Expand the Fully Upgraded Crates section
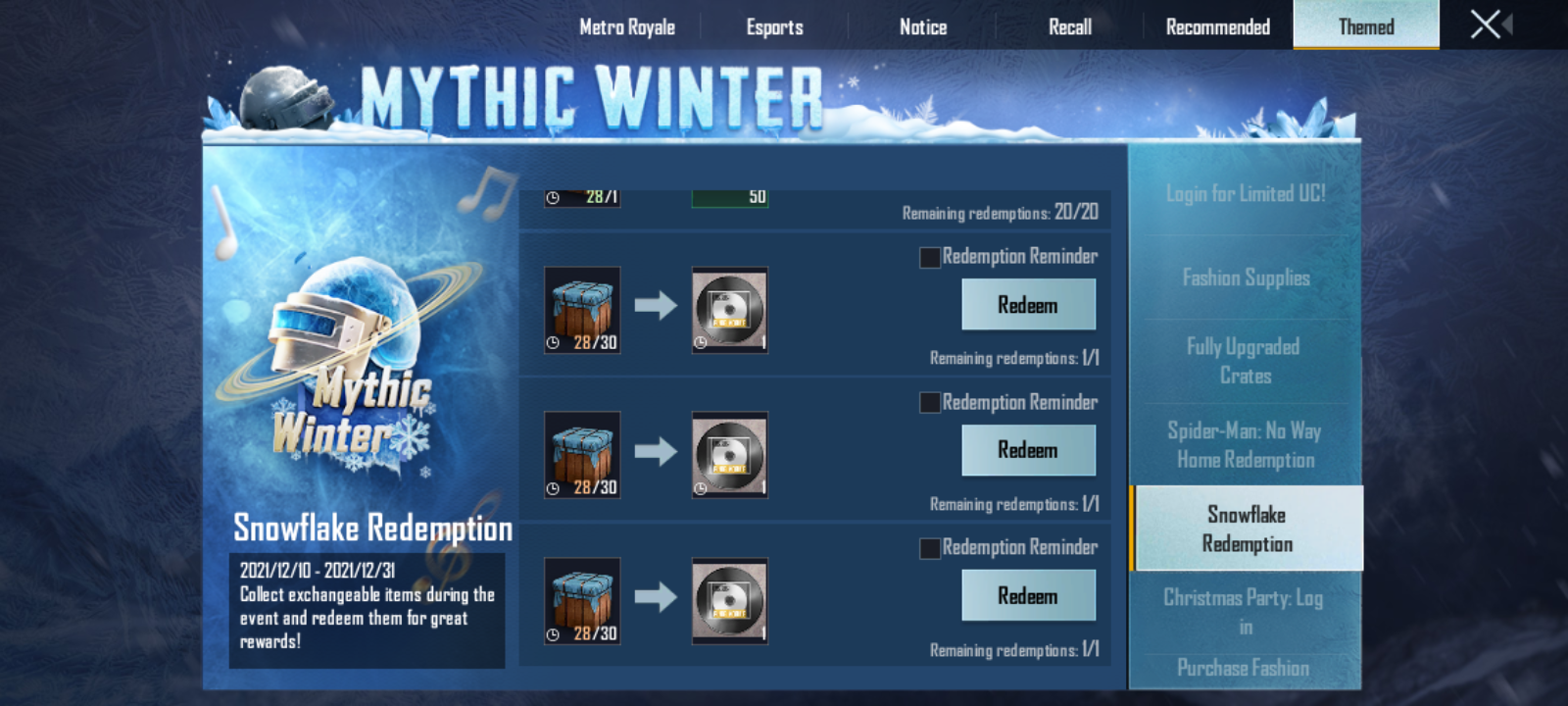This screenshot has width=1568, height=706. coord(1245,361)
